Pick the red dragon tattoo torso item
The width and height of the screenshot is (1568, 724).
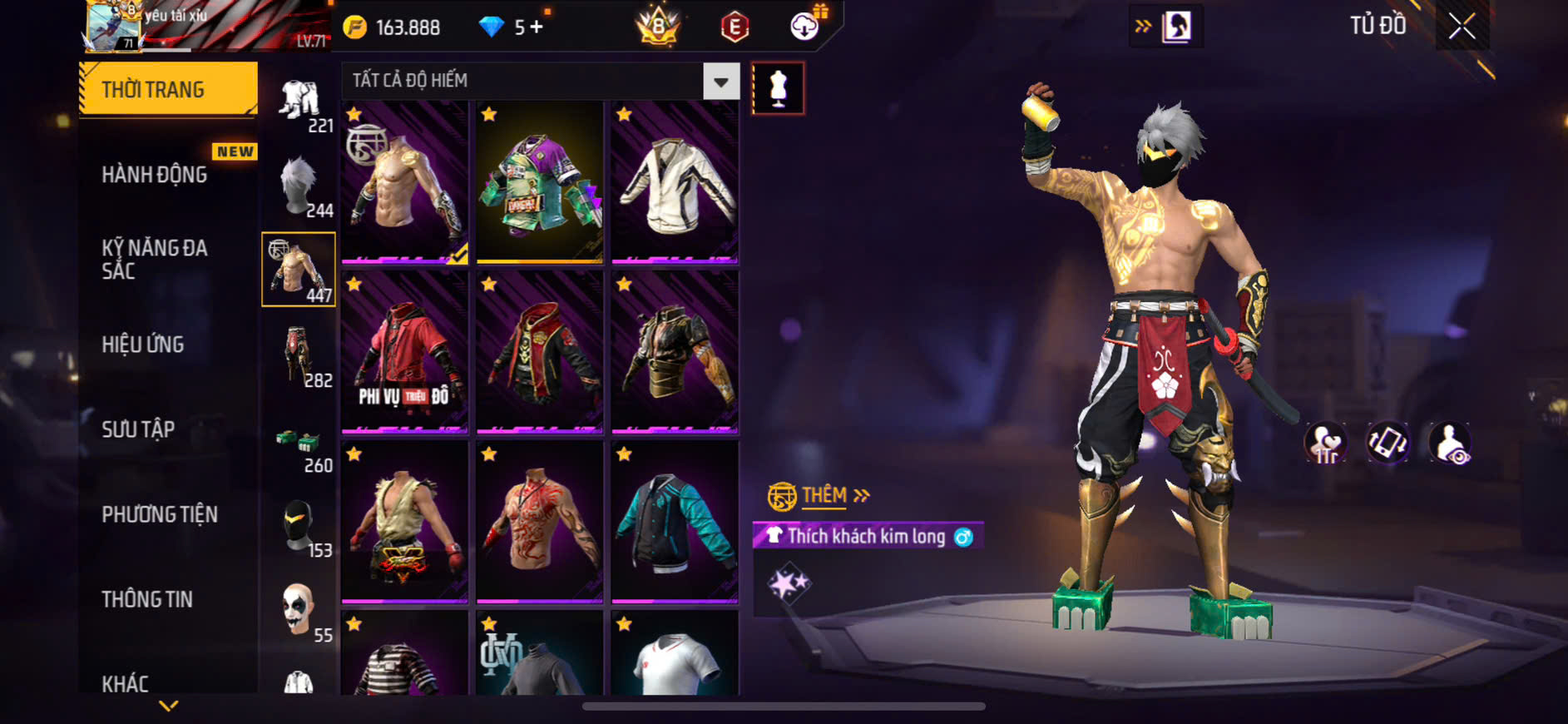click(540, 522)
